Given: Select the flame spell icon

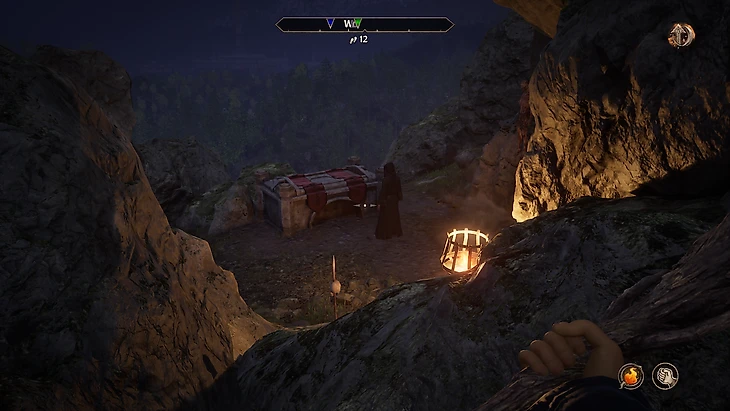Looking at the screenshot, I should coord(631,376).
